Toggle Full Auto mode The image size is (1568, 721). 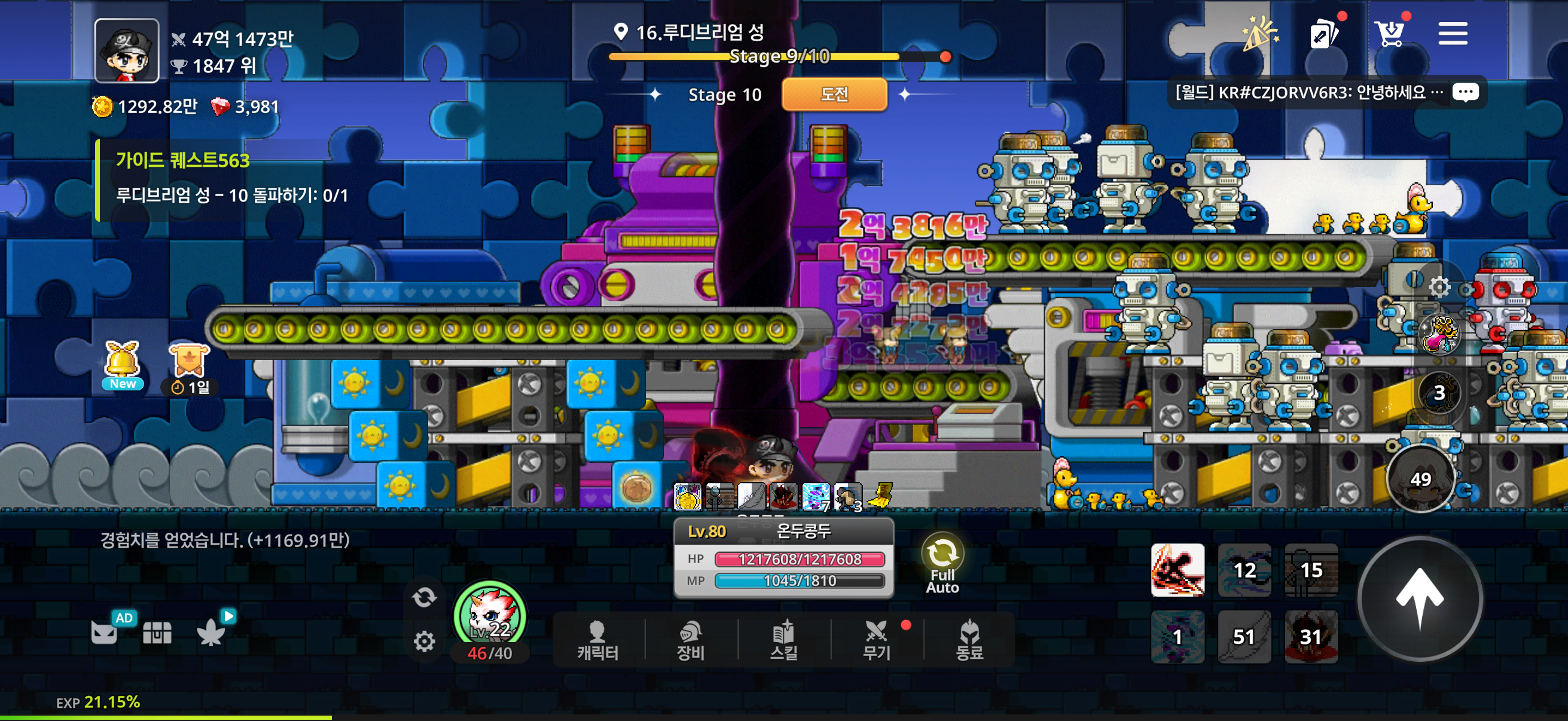942,563
